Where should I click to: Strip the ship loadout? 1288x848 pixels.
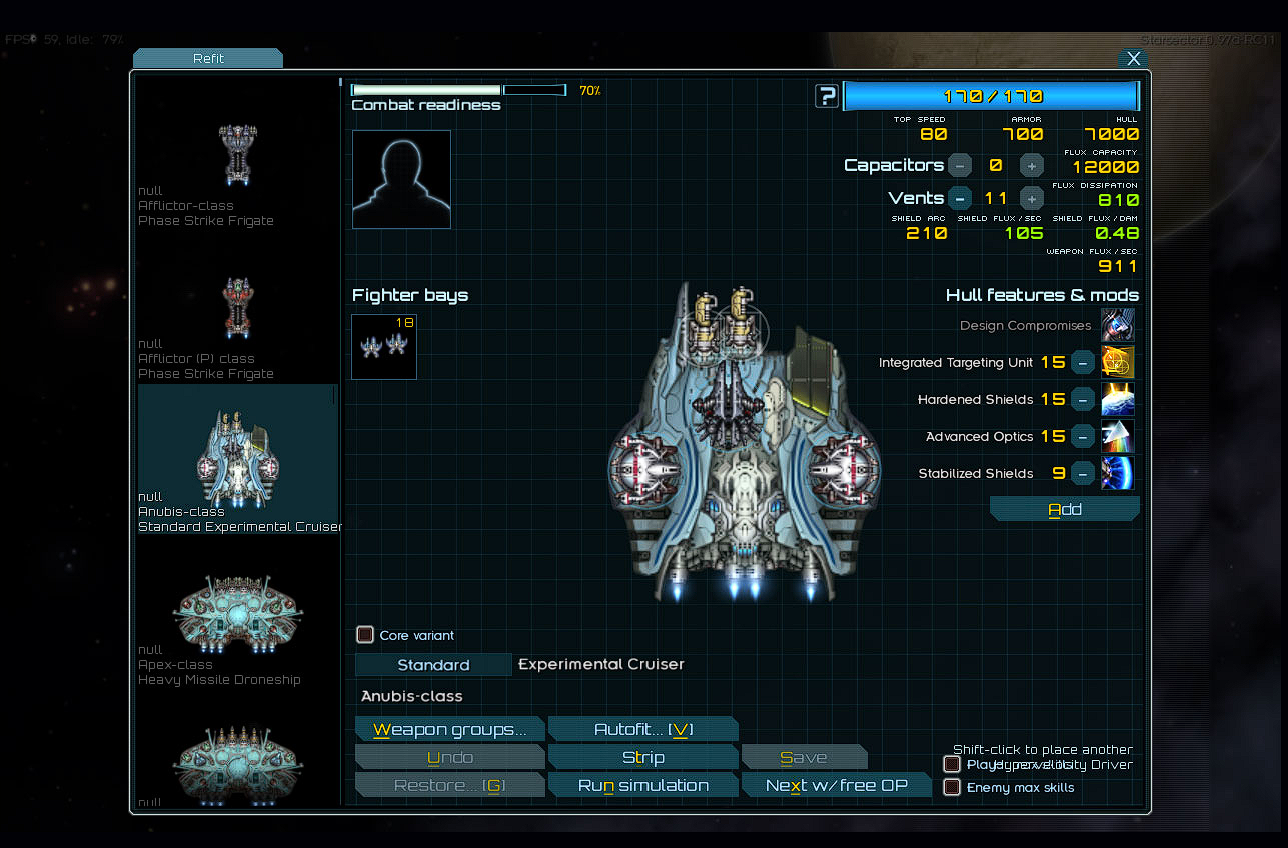coord(642,757)
